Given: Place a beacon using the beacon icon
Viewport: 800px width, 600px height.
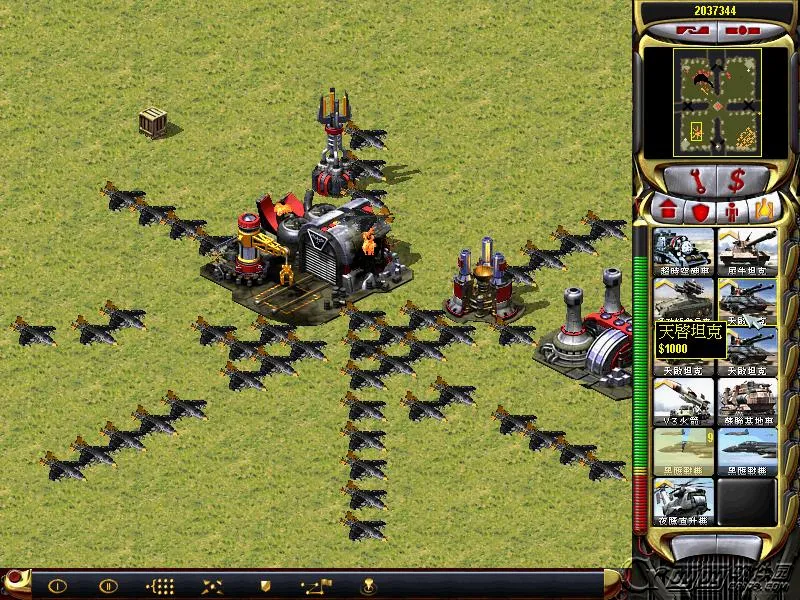Looking at the screenshot, I should click(368, 586).
